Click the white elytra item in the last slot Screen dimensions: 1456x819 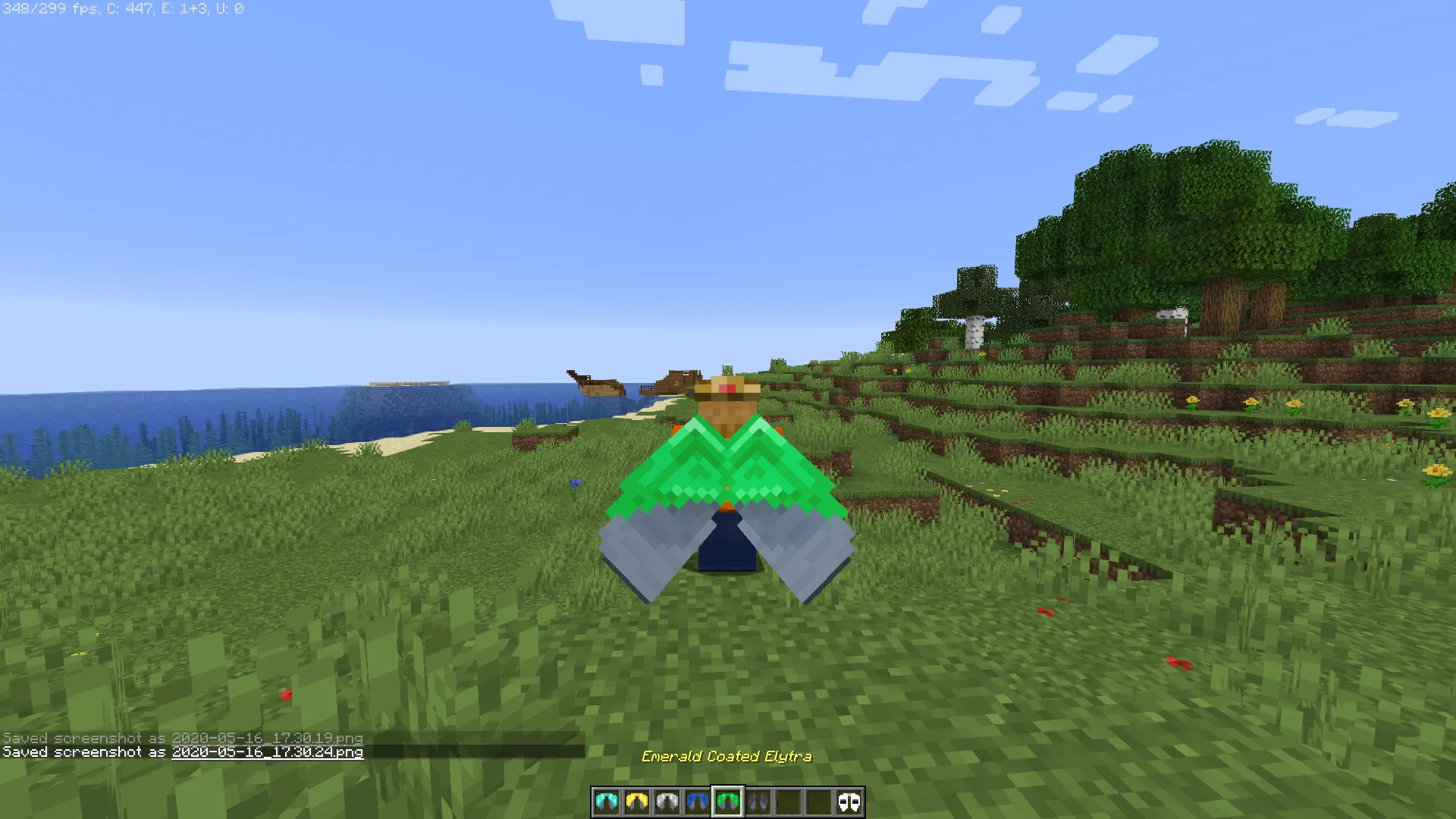849,804
